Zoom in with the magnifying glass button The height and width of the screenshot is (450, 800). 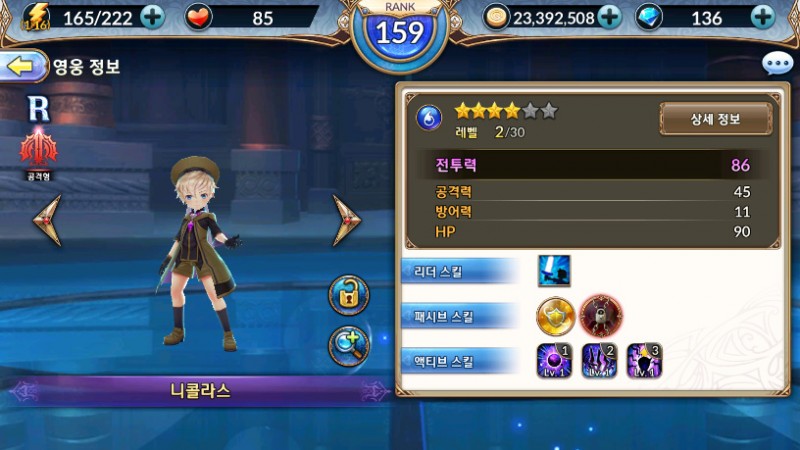click(x=349, y=345)
